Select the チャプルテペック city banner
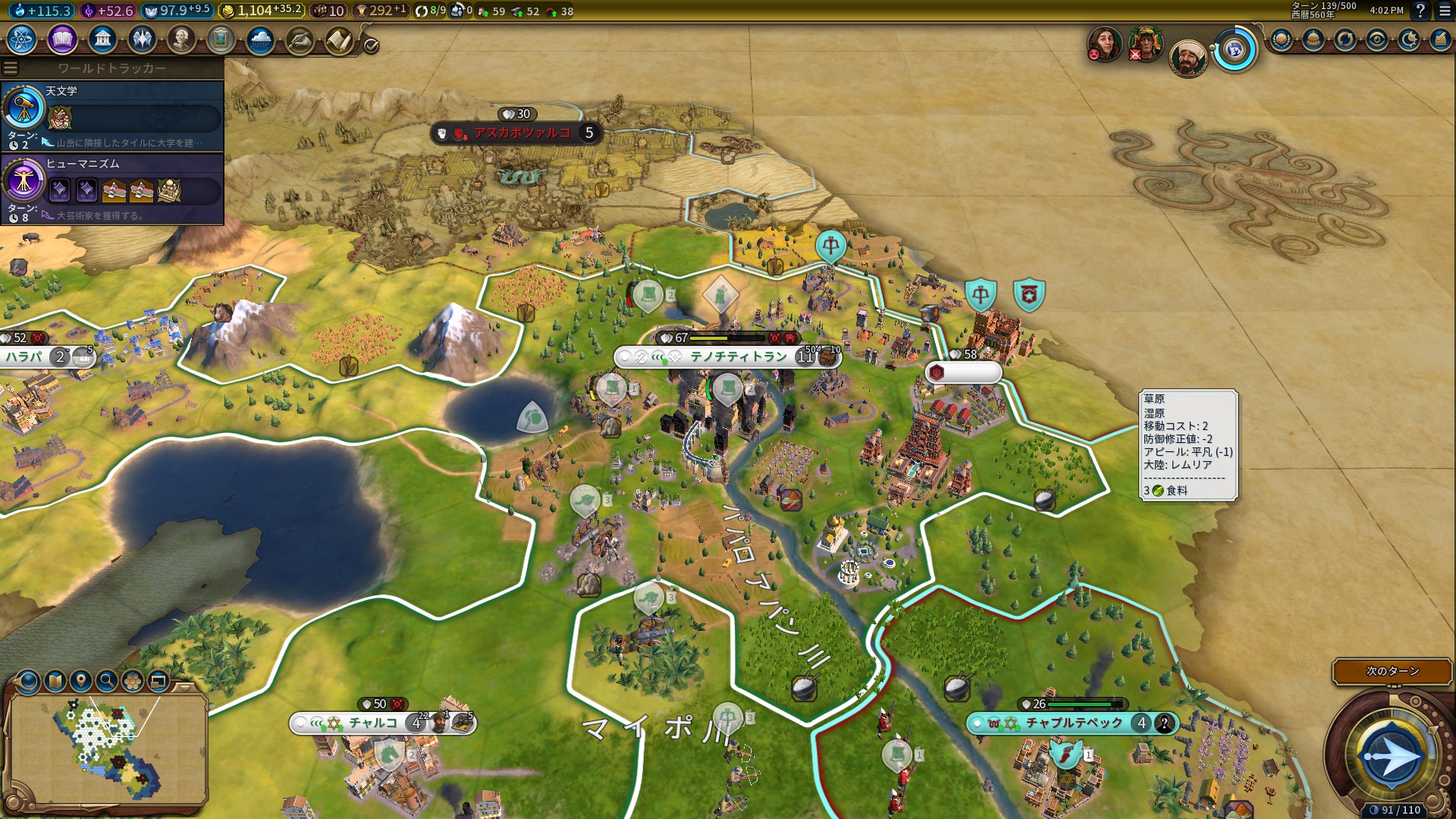1456x819 pixels. point(1074,723)
